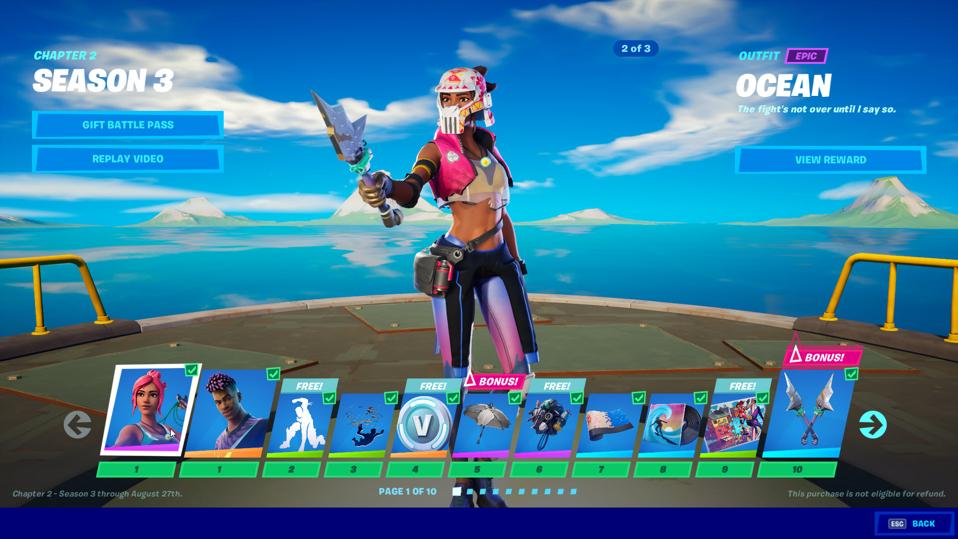Select the pink-haired Ocean outfit tile
Screen dimensions: 958x539
(149, 412)
